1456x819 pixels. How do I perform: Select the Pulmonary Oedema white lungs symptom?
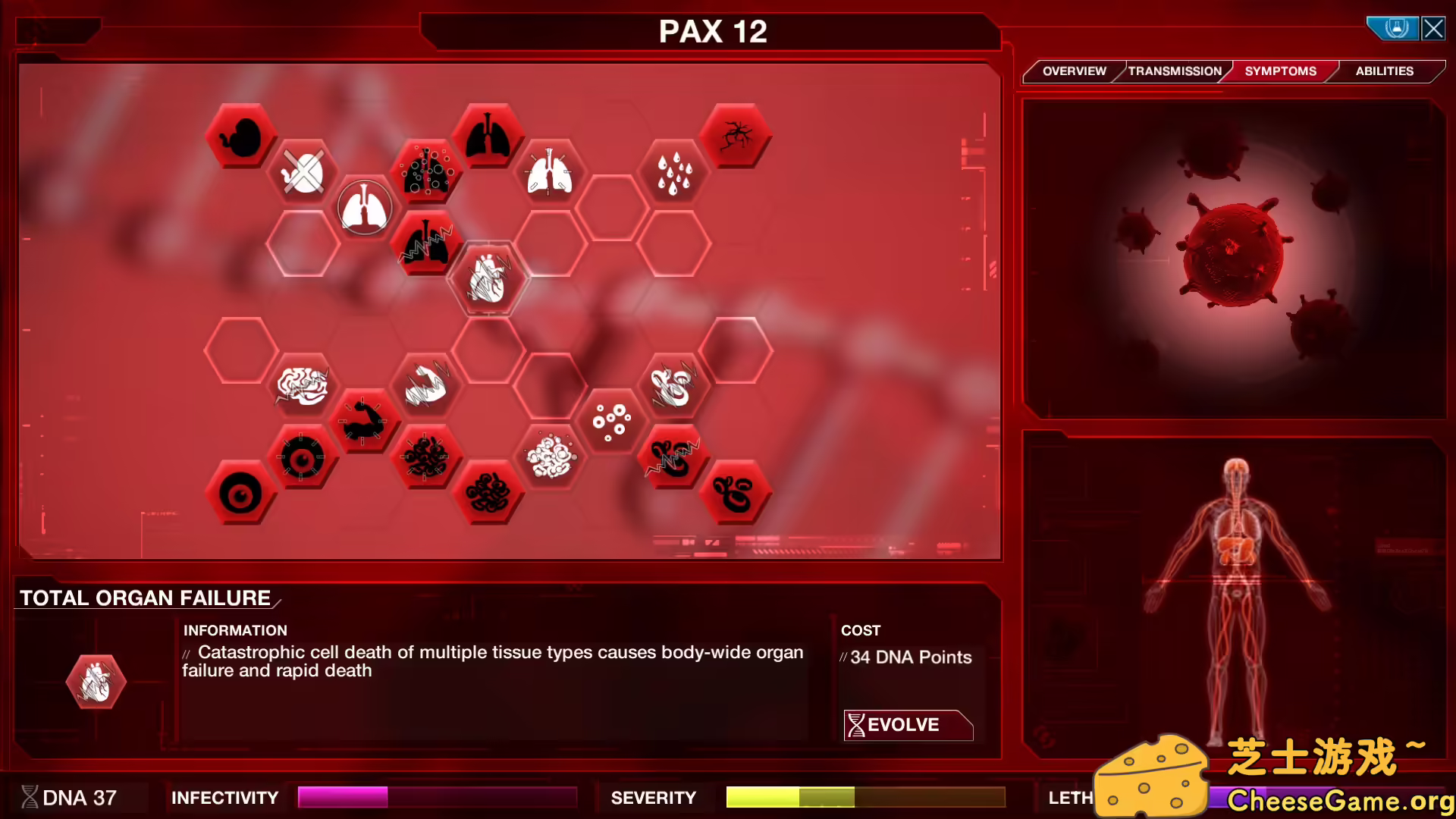[x=551, y=172]
